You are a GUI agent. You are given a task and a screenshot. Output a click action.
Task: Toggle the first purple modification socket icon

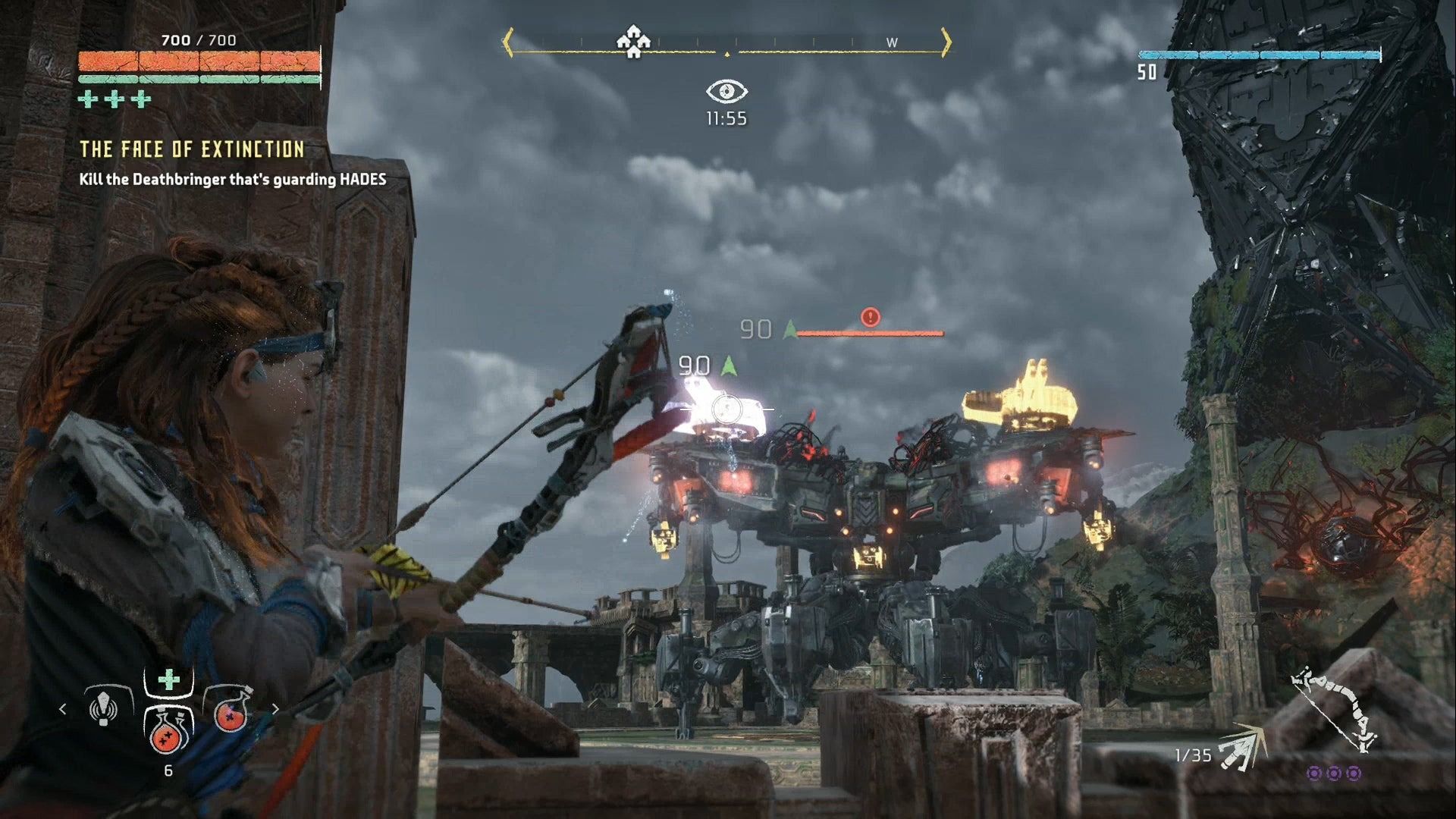[1314, 774]
